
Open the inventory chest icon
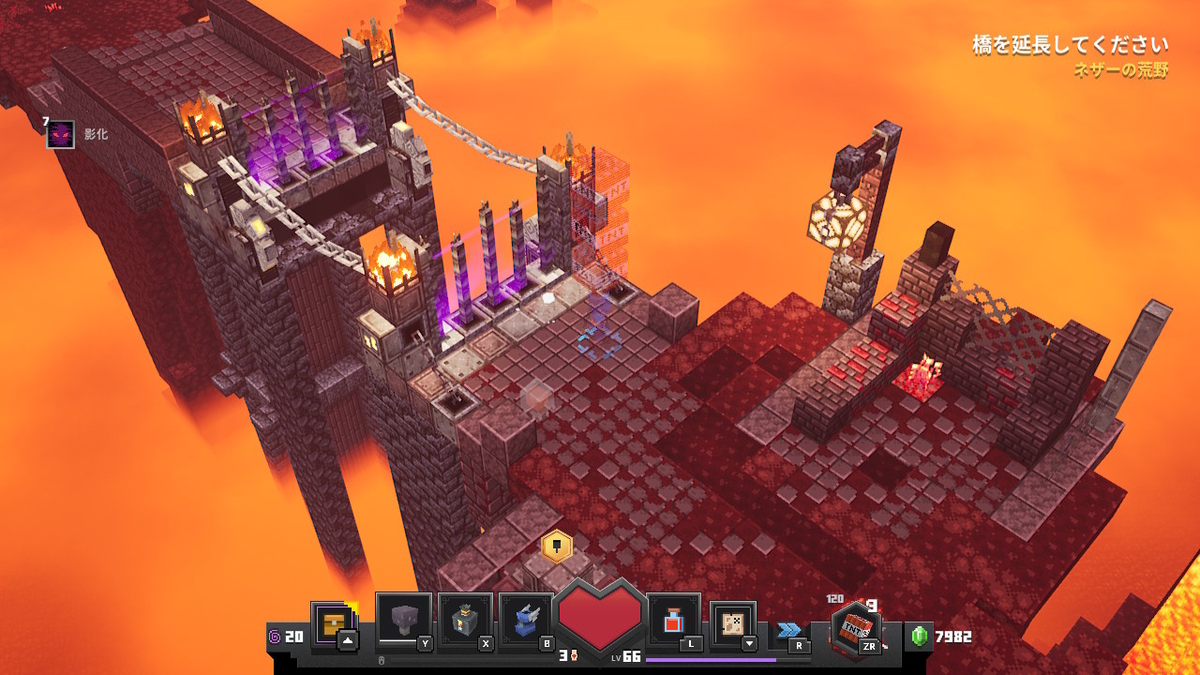click(331, 623)
